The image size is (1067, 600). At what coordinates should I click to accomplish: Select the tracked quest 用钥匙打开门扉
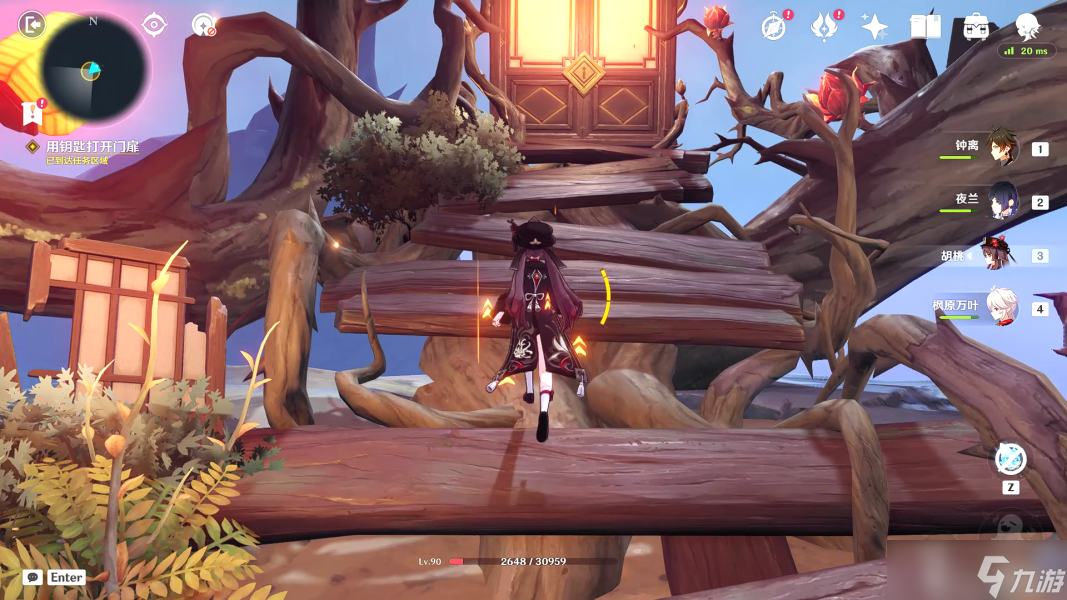pos(91,147)
